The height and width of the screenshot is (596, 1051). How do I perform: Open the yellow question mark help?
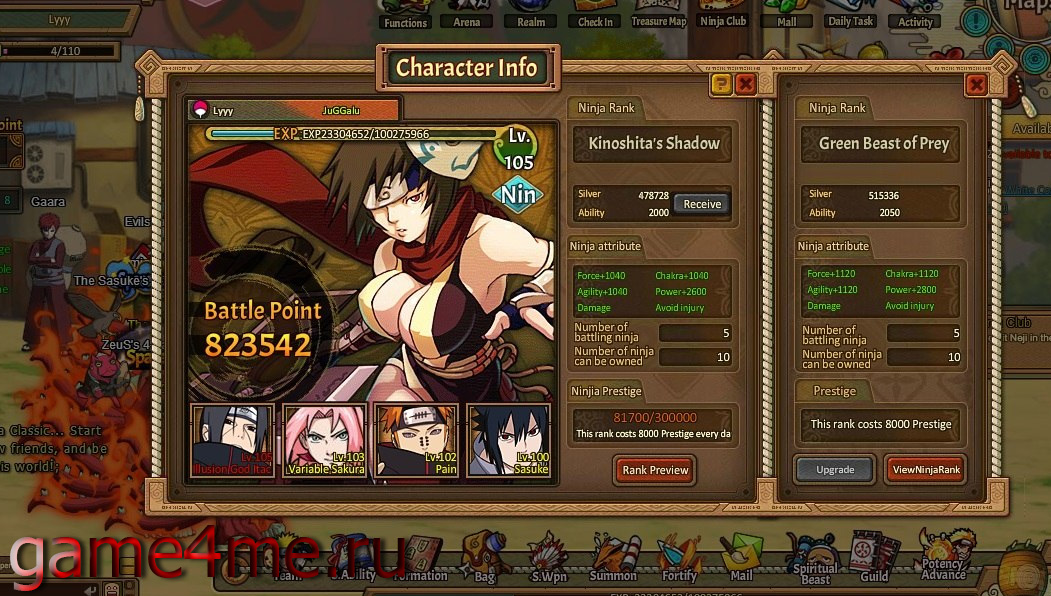[721, 85]
